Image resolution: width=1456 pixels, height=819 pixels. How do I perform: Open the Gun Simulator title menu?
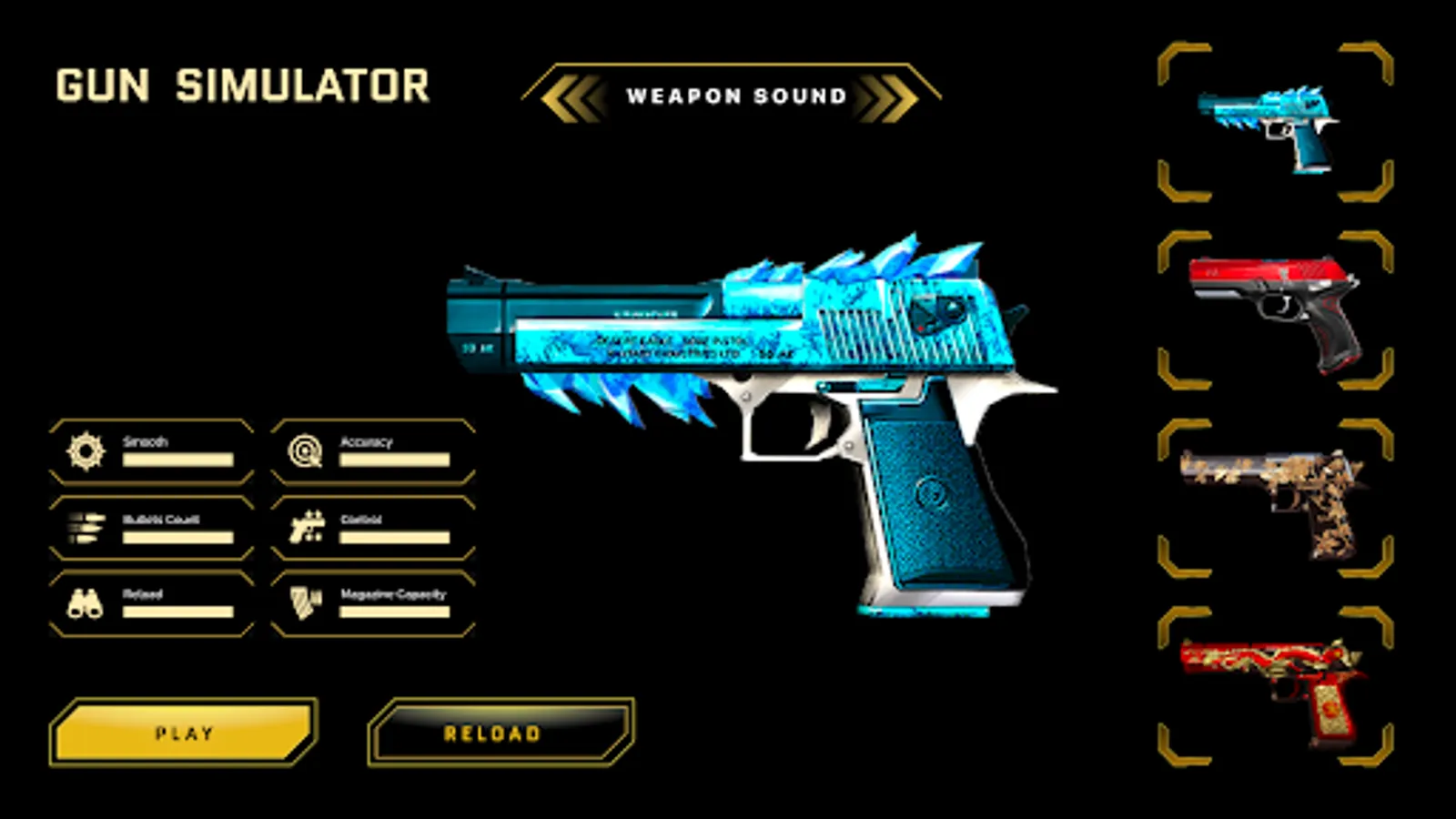(x=241, y=85)
